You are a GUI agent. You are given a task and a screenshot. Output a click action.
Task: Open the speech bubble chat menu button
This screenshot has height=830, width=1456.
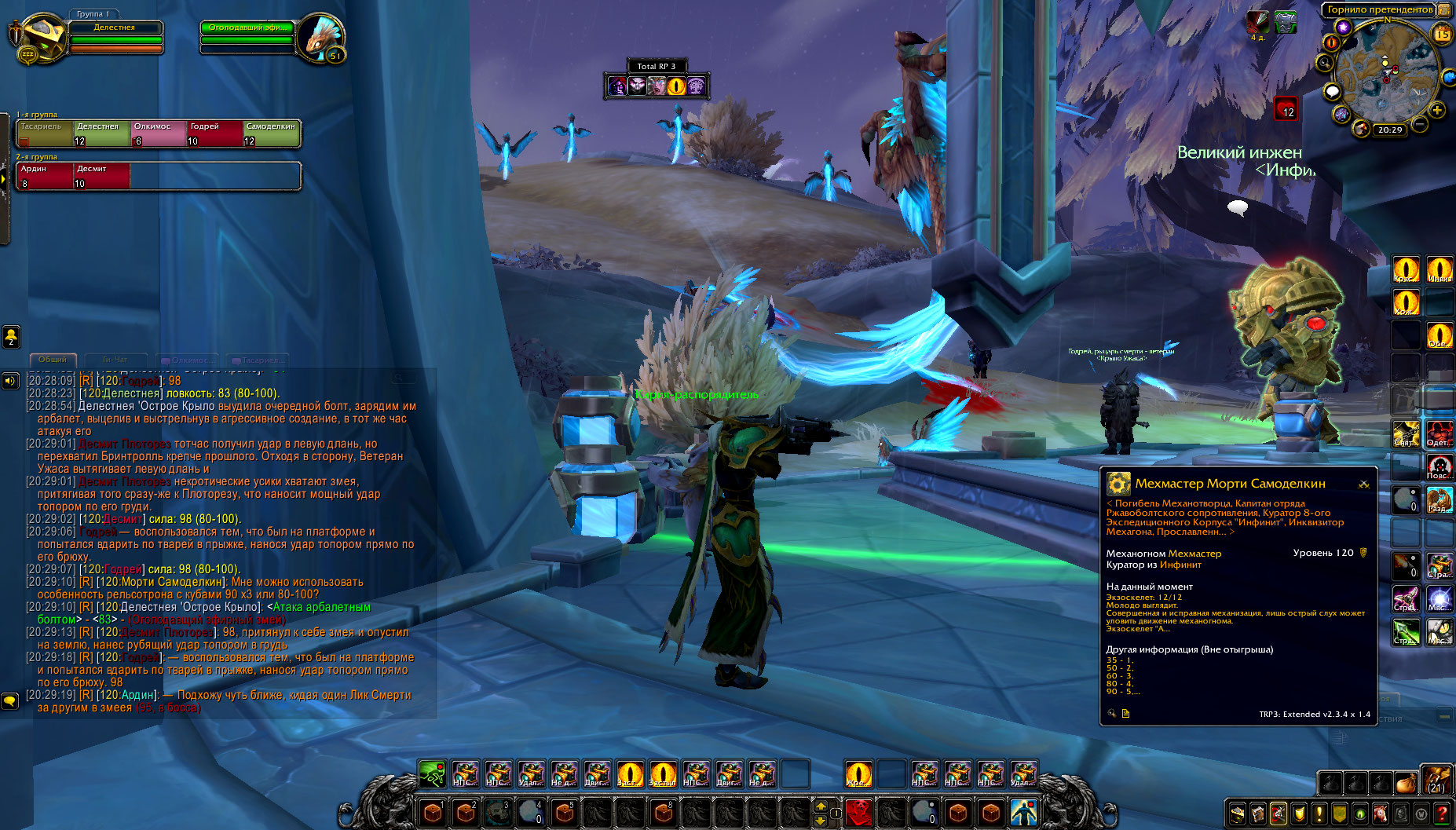tap(9, 700)
